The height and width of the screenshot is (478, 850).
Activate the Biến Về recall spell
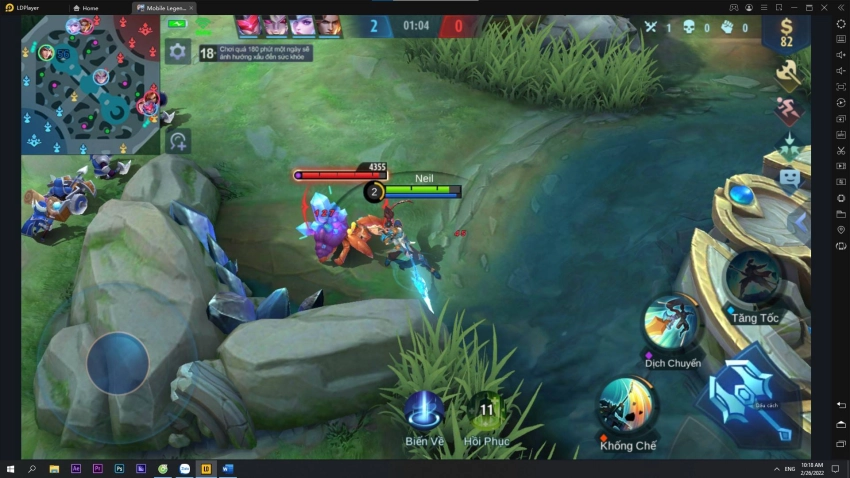[424, 410]
